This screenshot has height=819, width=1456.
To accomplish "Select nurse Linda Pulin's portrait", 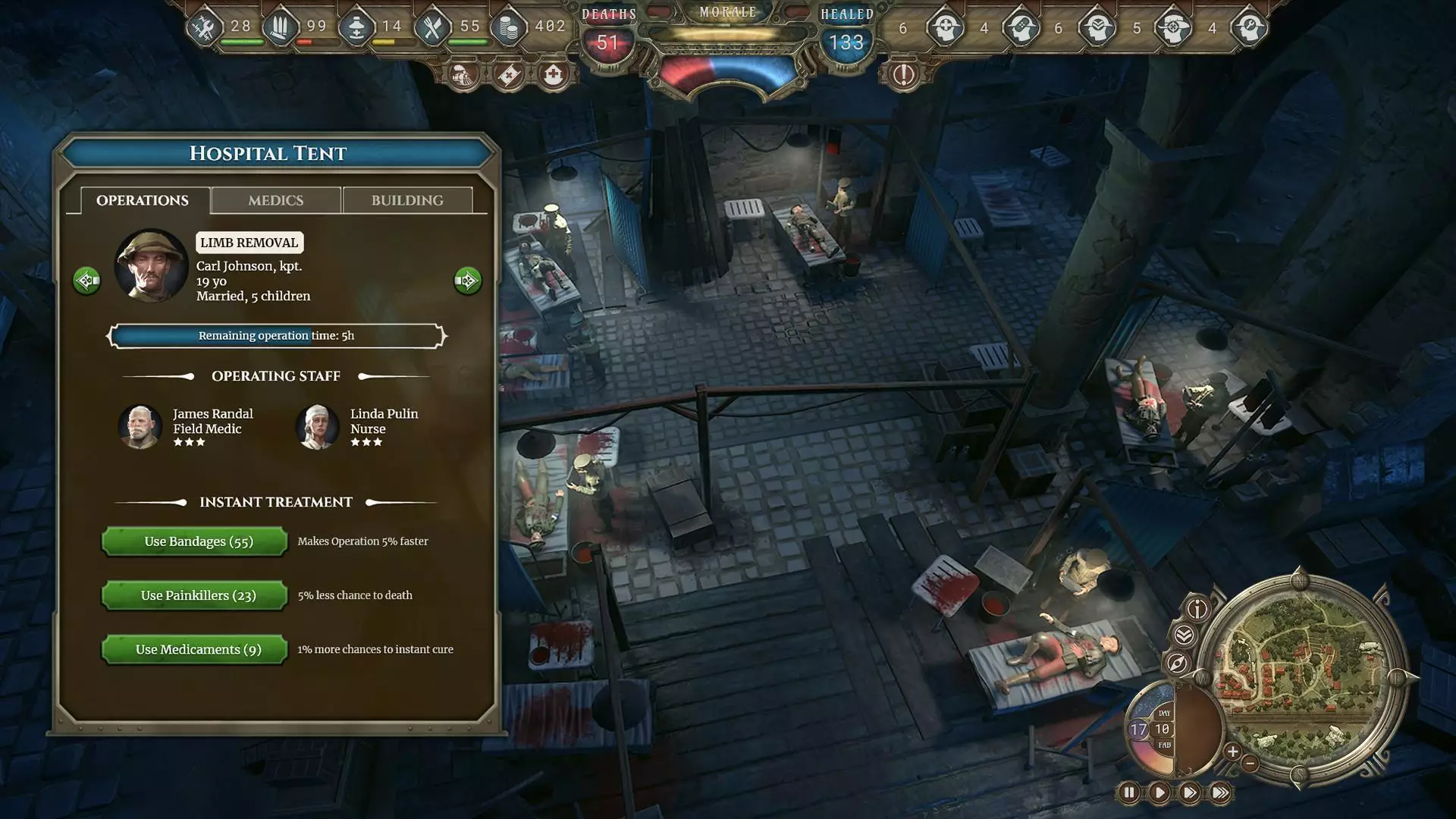I will (317, 426).
